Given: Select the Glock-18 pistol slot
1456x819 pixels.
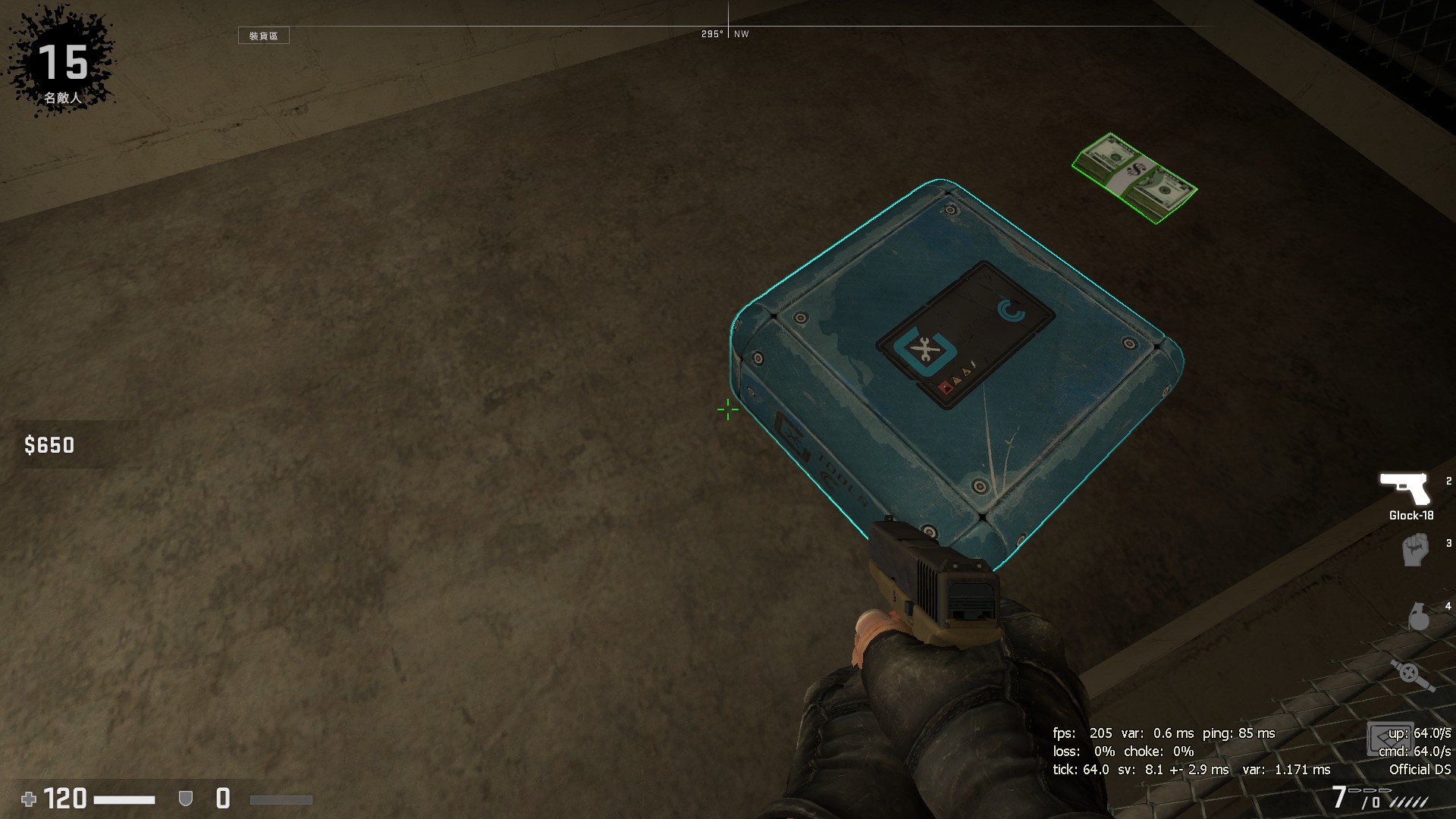Looking at the screenshot, I should click(x=1404, y=490).
